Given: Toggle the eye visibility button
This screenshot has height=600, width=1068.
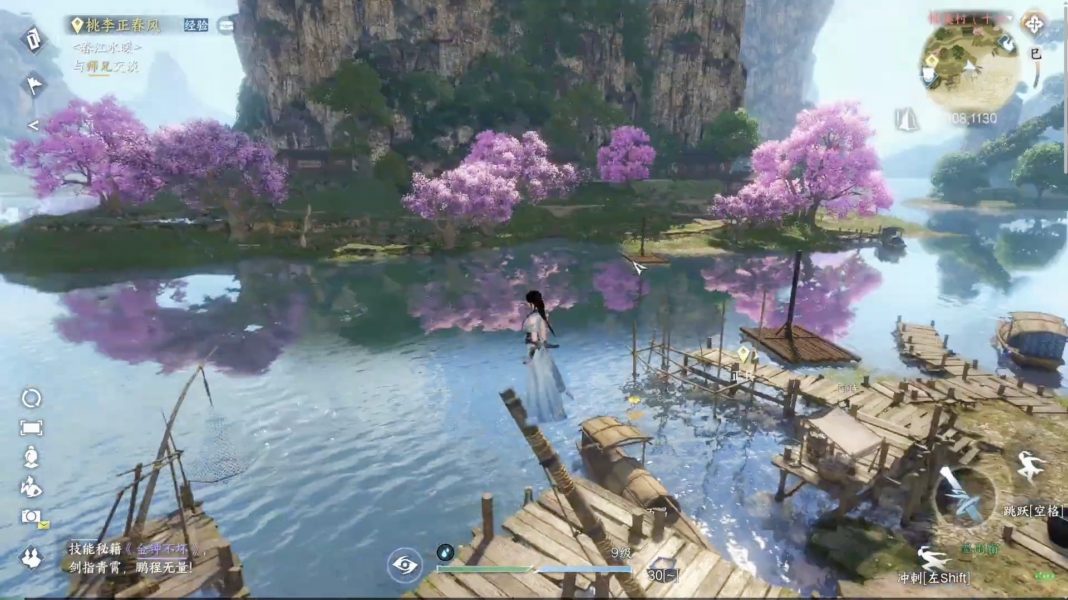Looking at the screenshot, I should [x=405, y=565].
